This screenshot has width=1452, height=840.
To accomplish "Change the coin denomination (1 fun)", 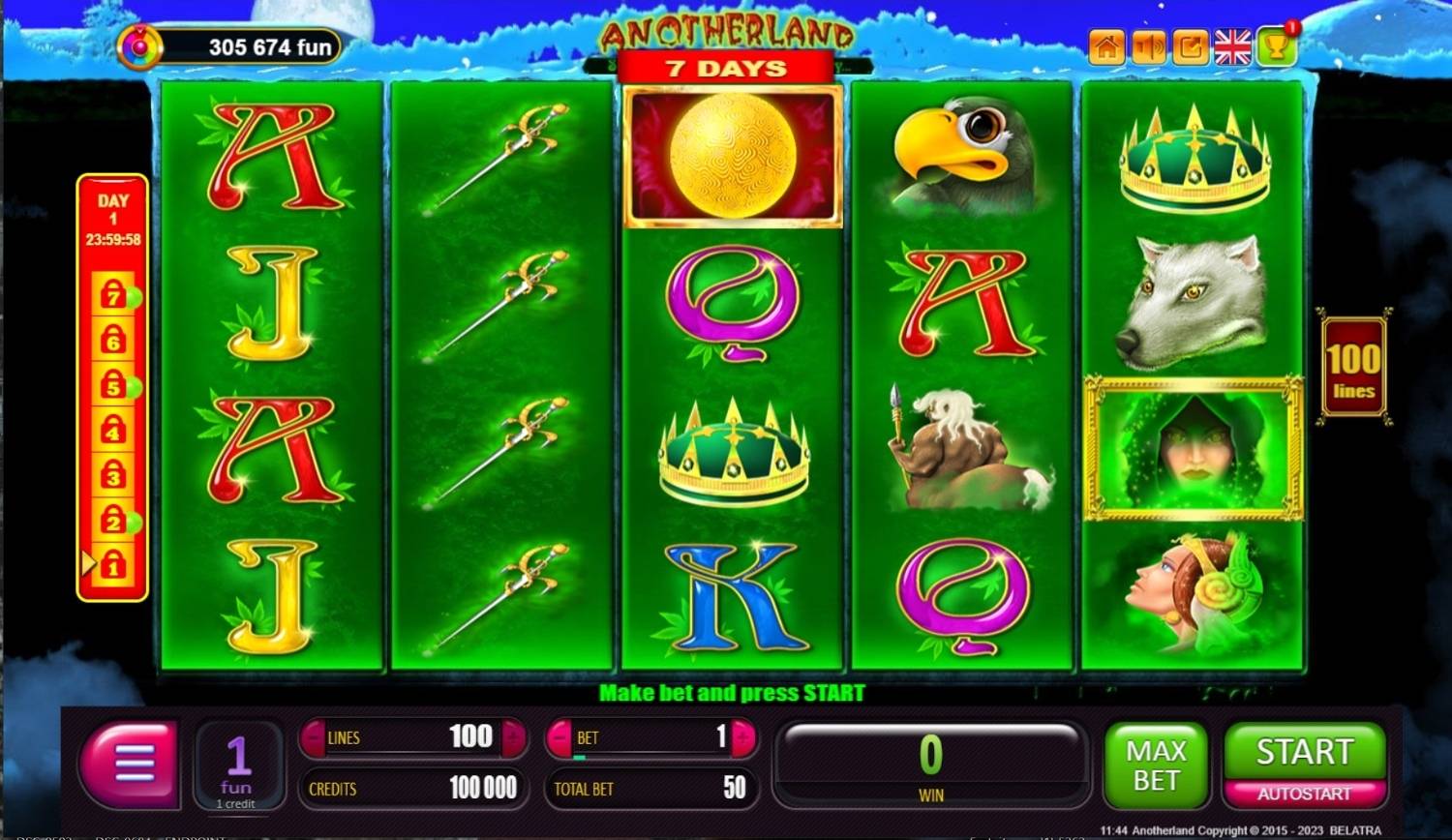I will (237, 765).
